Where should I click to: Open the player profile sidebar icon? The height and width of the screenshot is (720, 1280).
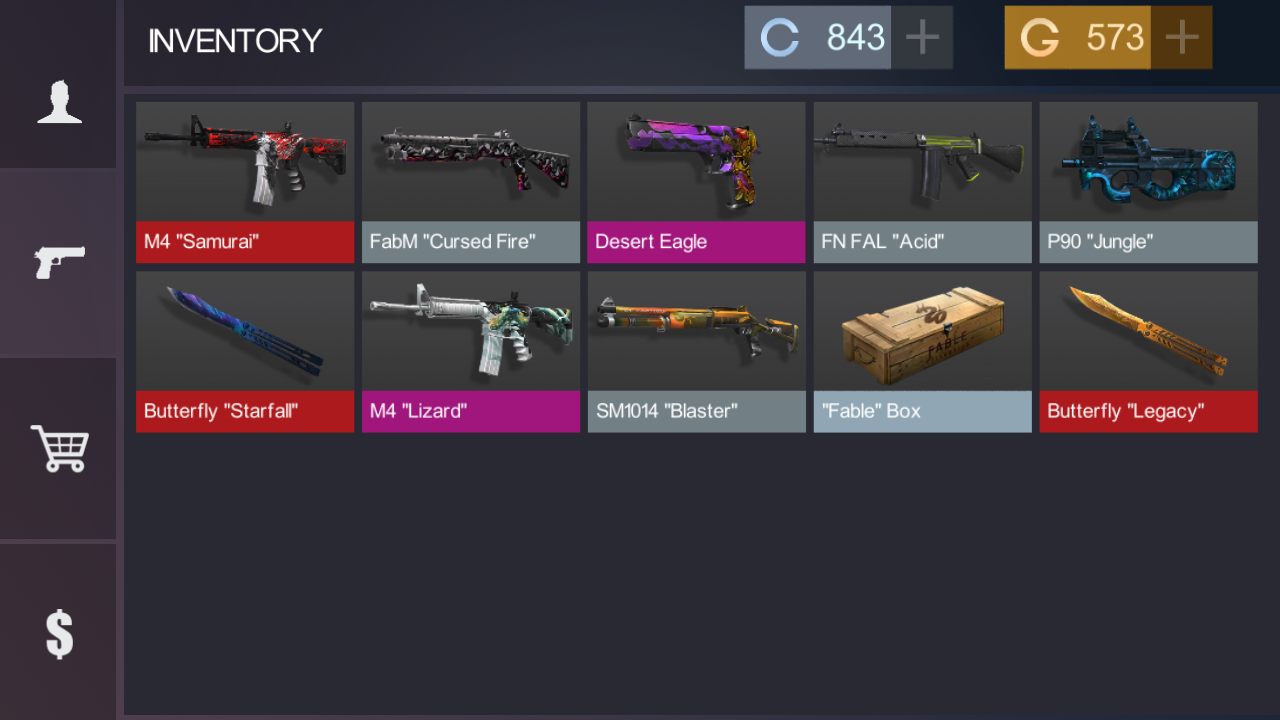pos(58,100)
